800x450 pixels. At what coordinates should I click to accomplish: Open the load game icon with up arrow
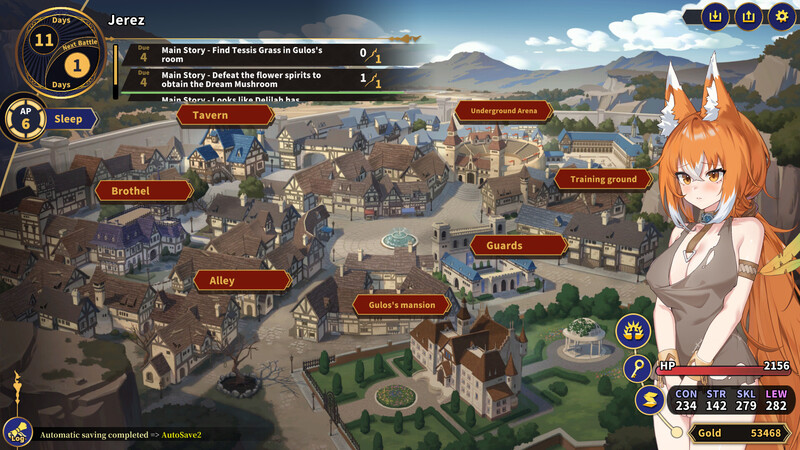[748, 16]
